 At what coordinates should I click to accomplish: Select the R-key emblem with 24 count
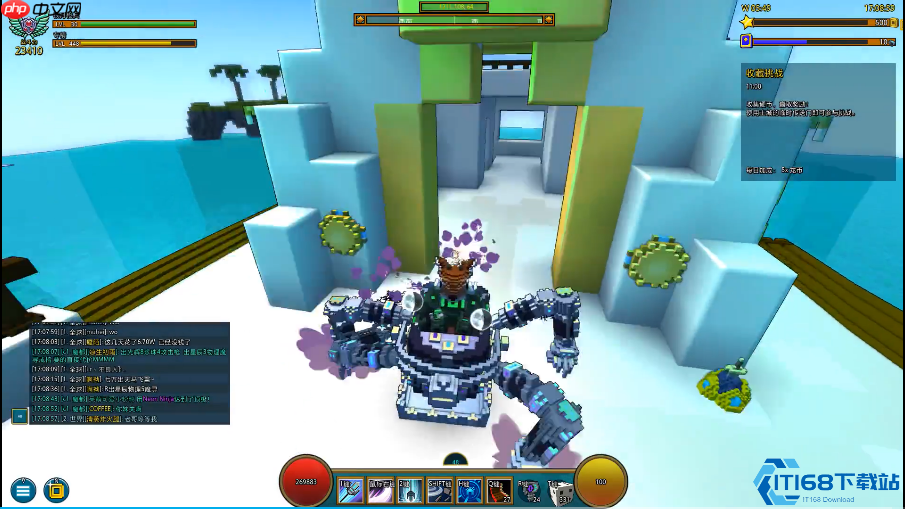click(x=532, y=490)
